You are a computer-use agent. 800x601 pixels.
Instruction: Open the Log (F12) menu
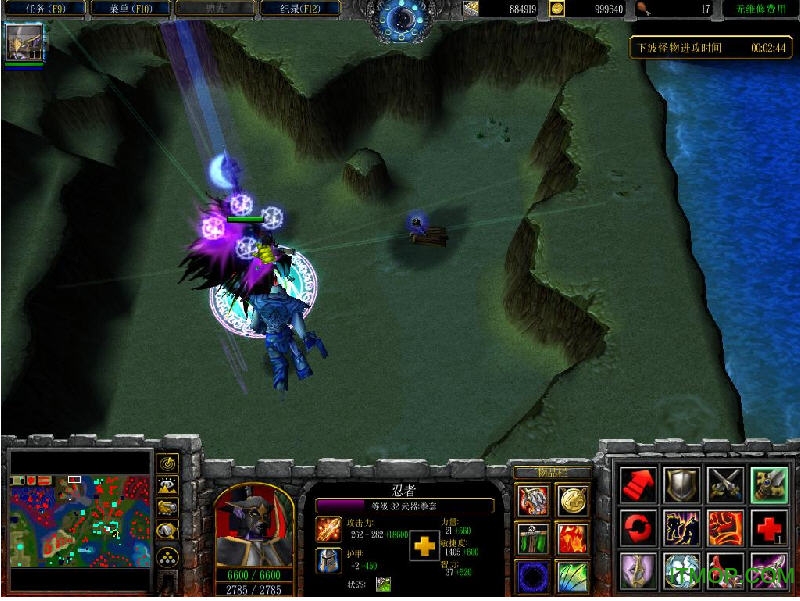pos(300,9)
